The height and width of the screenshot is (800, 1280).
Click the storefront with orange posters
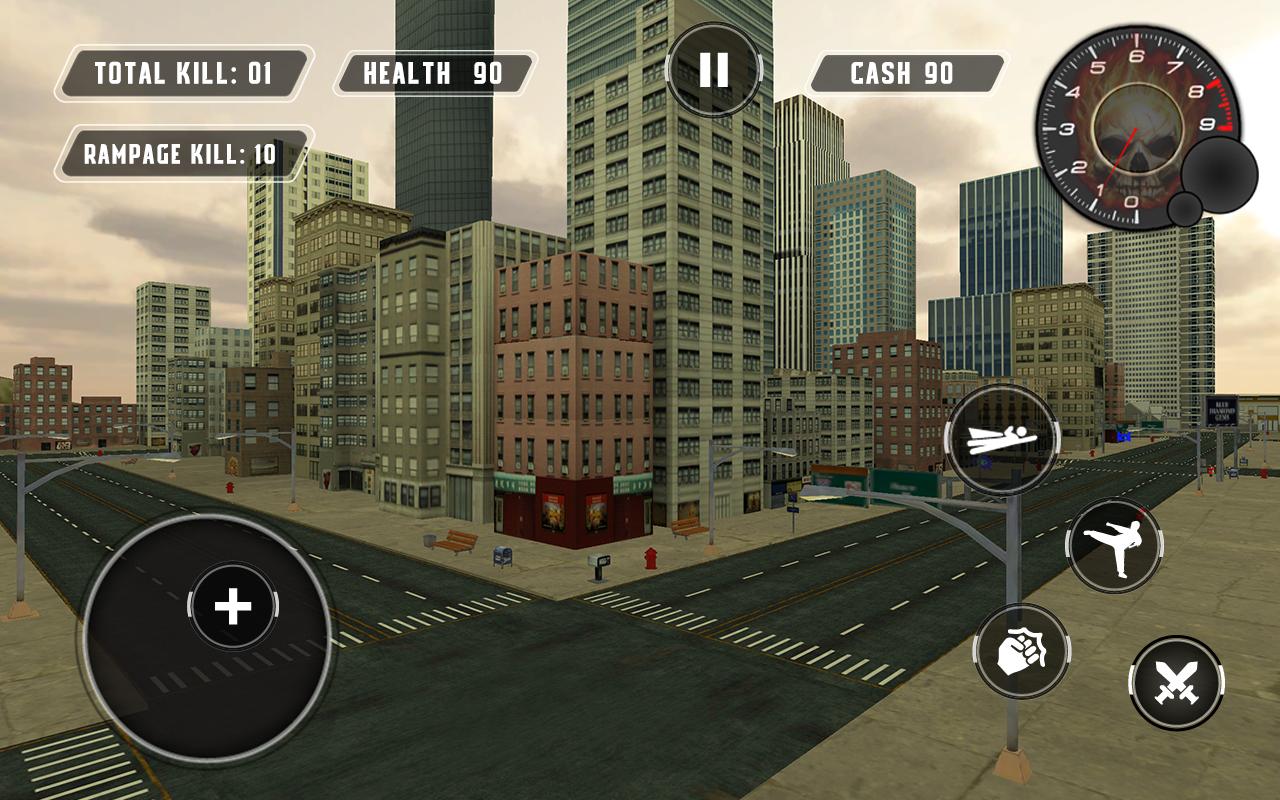[x=575, y=510]
